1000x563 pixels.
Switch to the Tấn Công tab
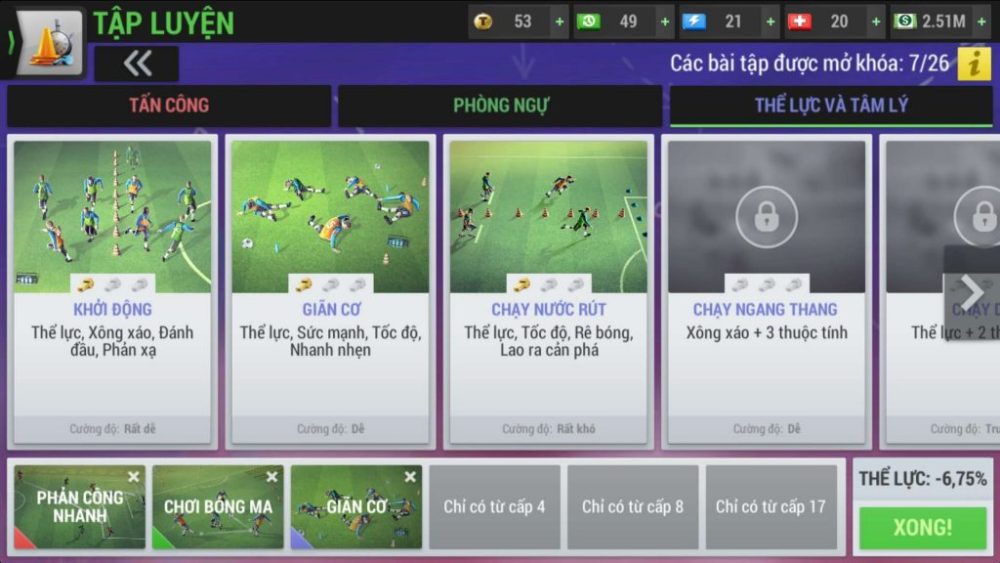point(168,105)
